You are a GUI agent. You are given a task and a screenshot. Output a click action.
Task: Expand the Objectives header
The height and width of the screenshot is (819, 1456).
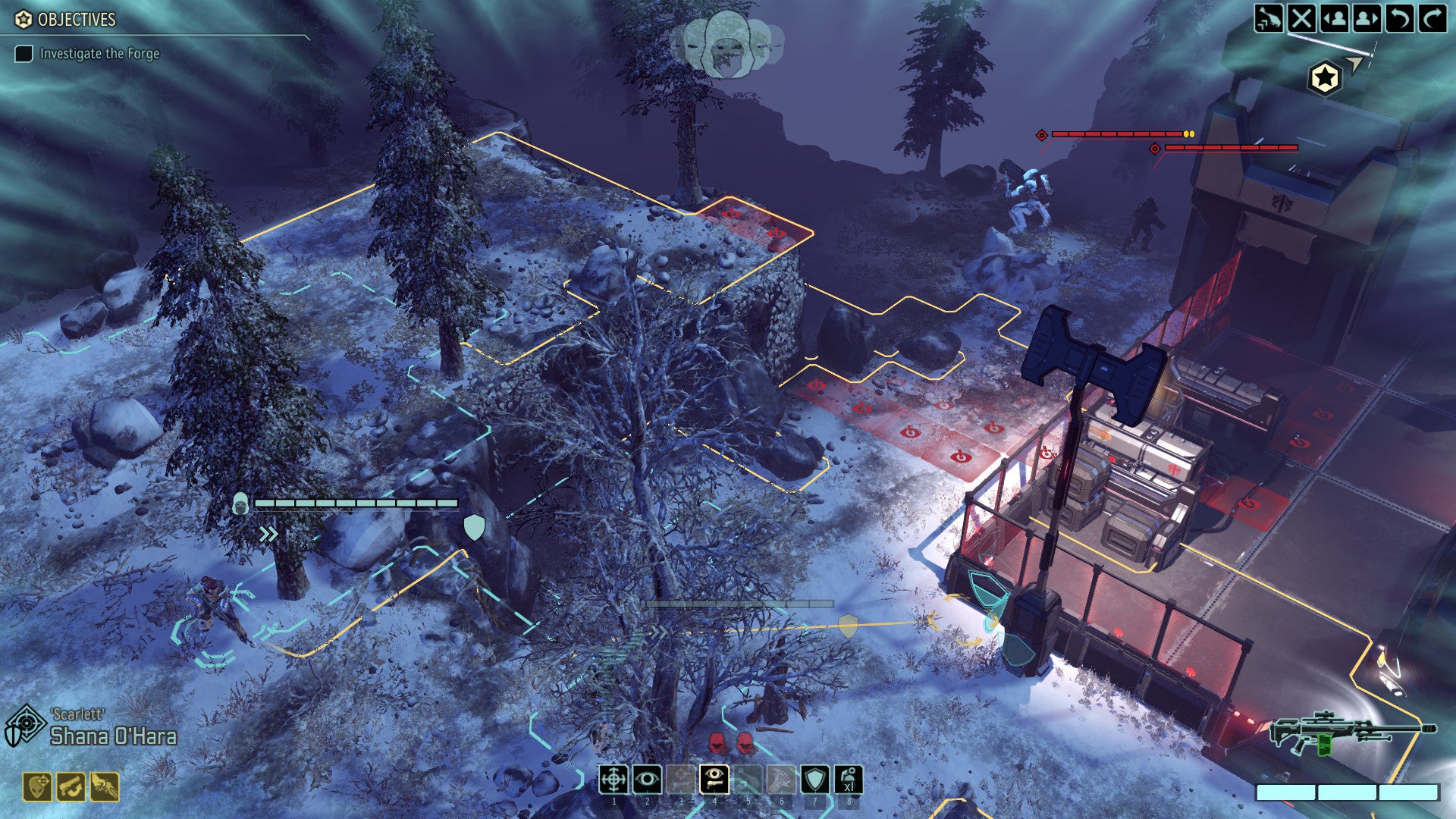coord(76,20)
